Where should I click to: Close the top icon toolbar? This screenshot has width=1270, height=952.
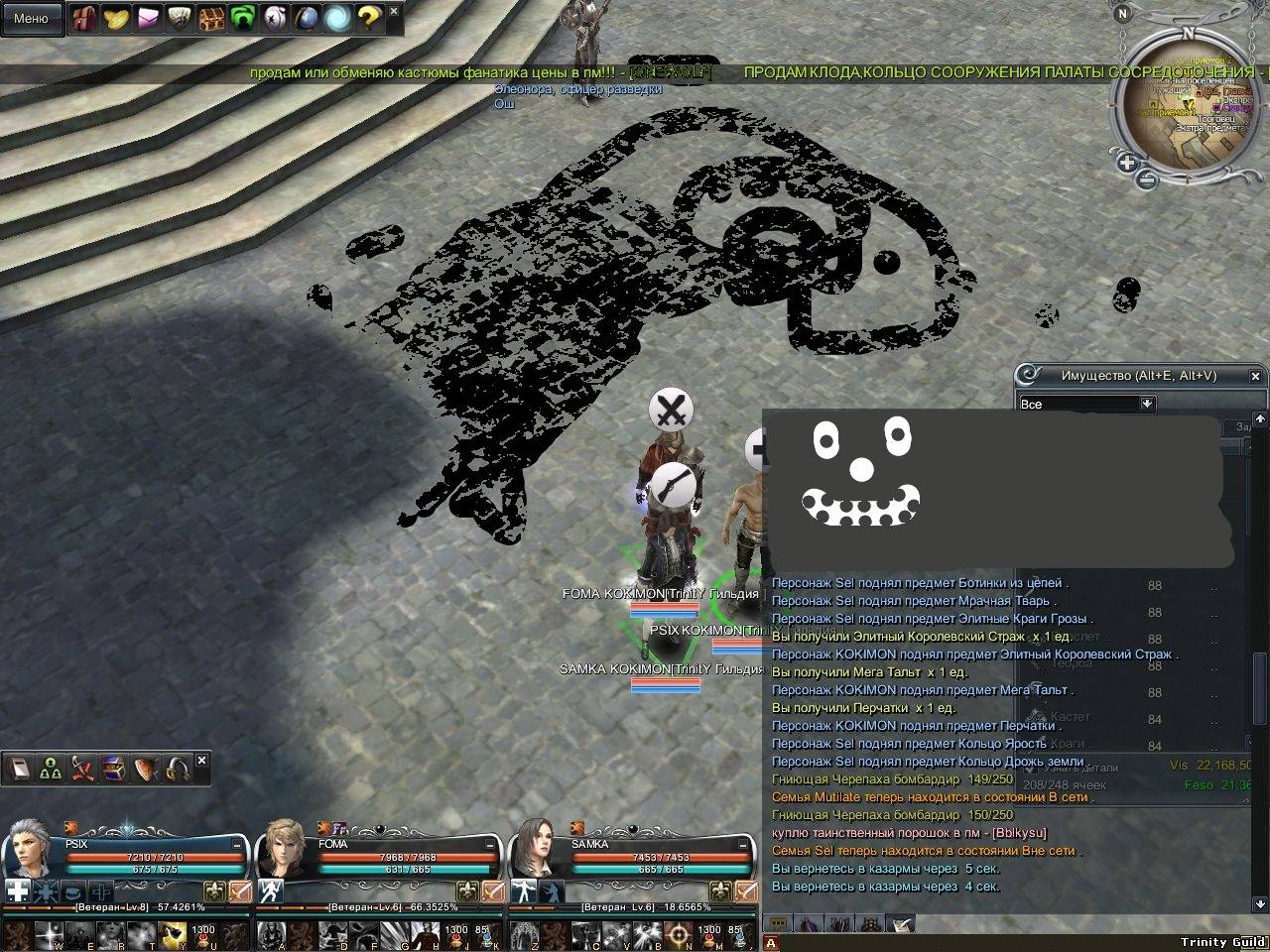pyautogui.click(x=394, y=11)
